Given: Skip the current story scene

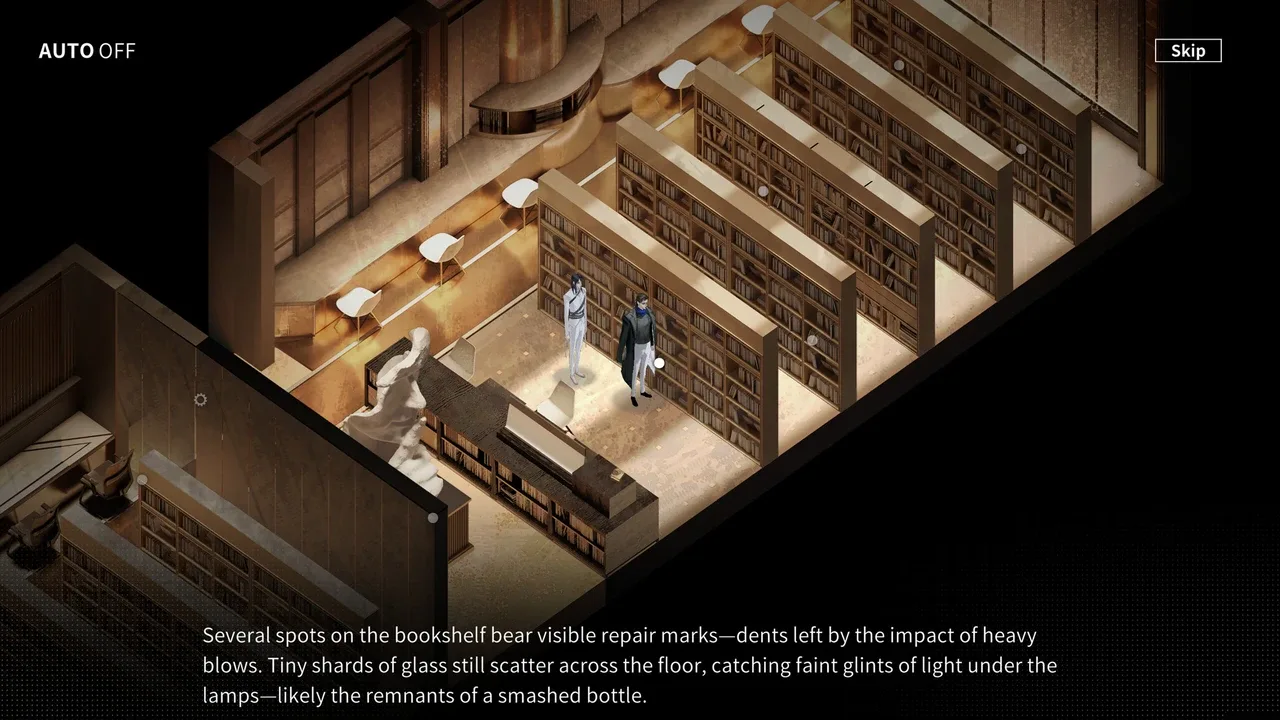Looking at the screenshot, I should coord(1187,51).
